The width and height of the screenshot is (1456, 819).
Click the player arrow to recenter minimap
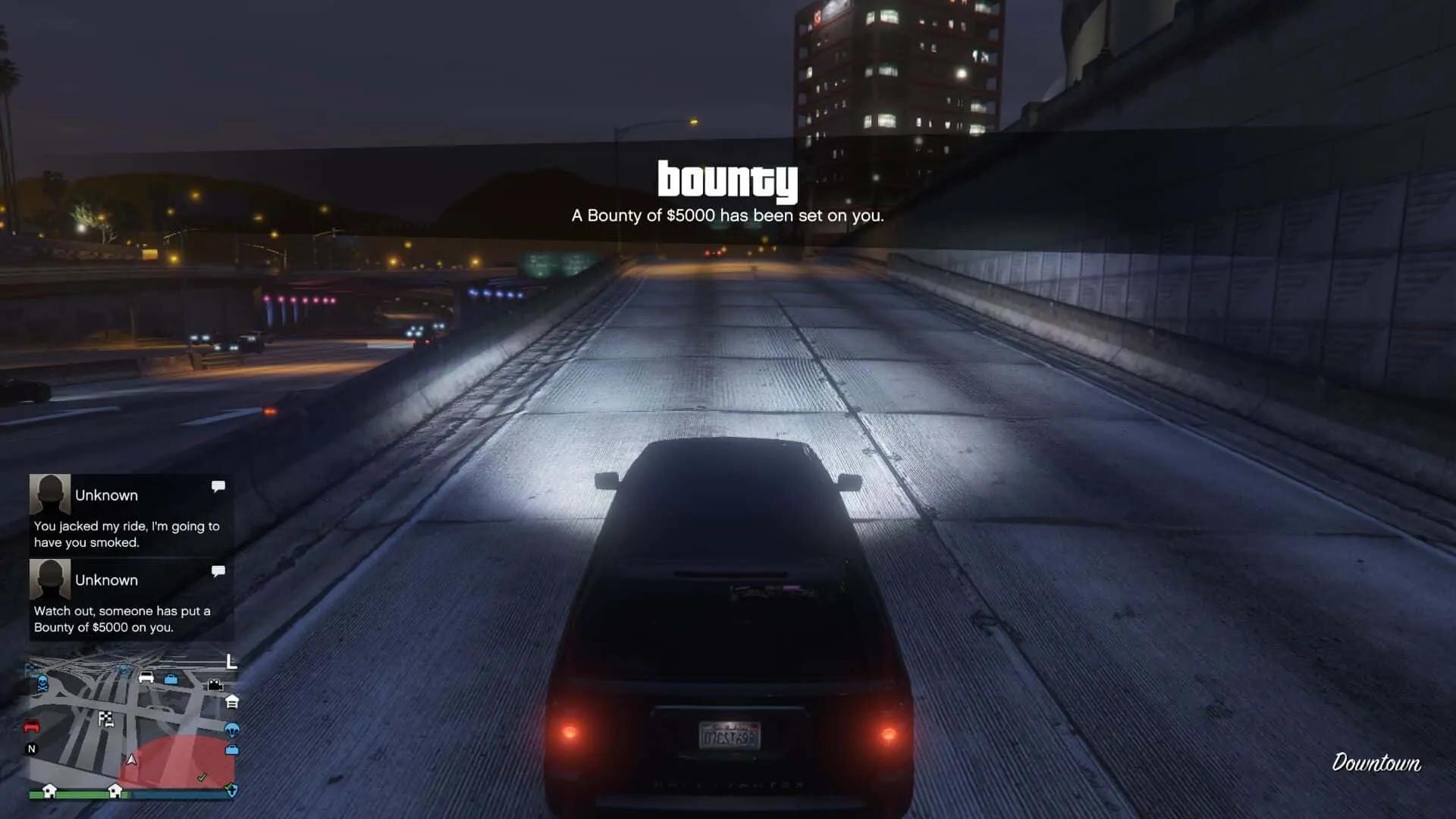[x=133, y=761]
